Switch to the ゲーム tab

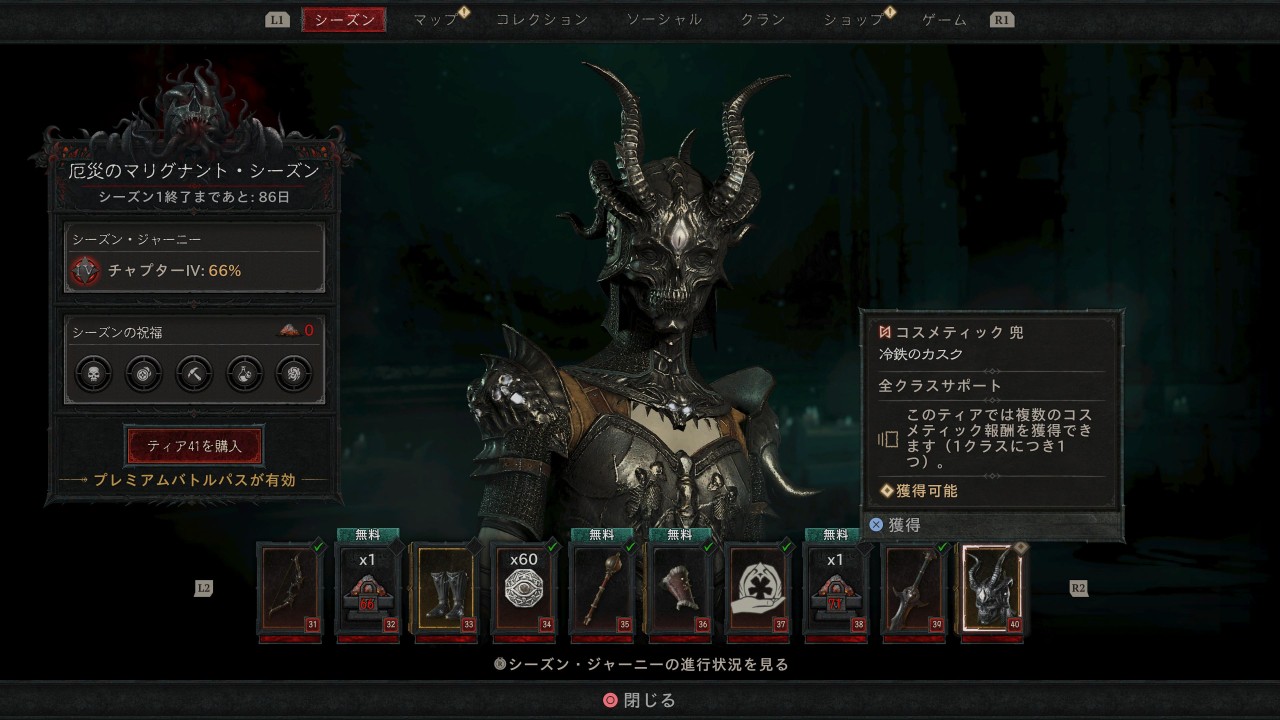[944, 20]
